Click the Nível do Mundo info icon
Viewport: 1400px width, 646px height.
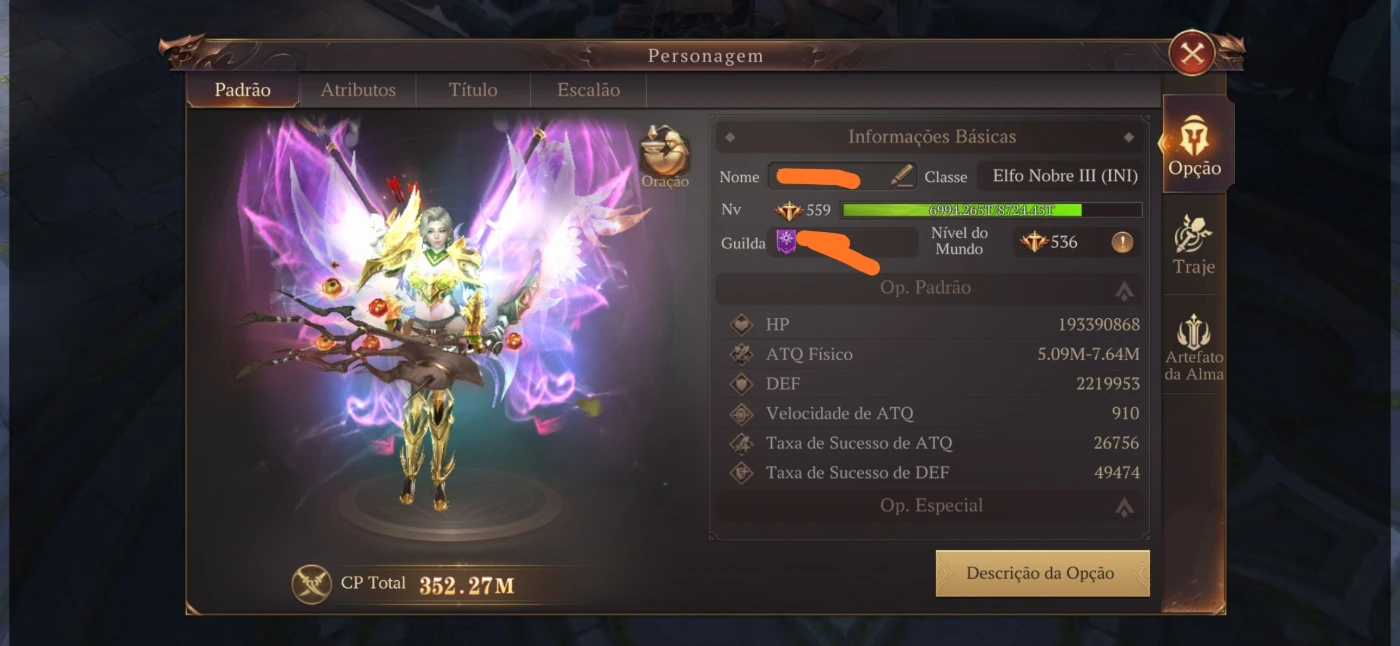pyautogui.click(x=1122, y=242)
